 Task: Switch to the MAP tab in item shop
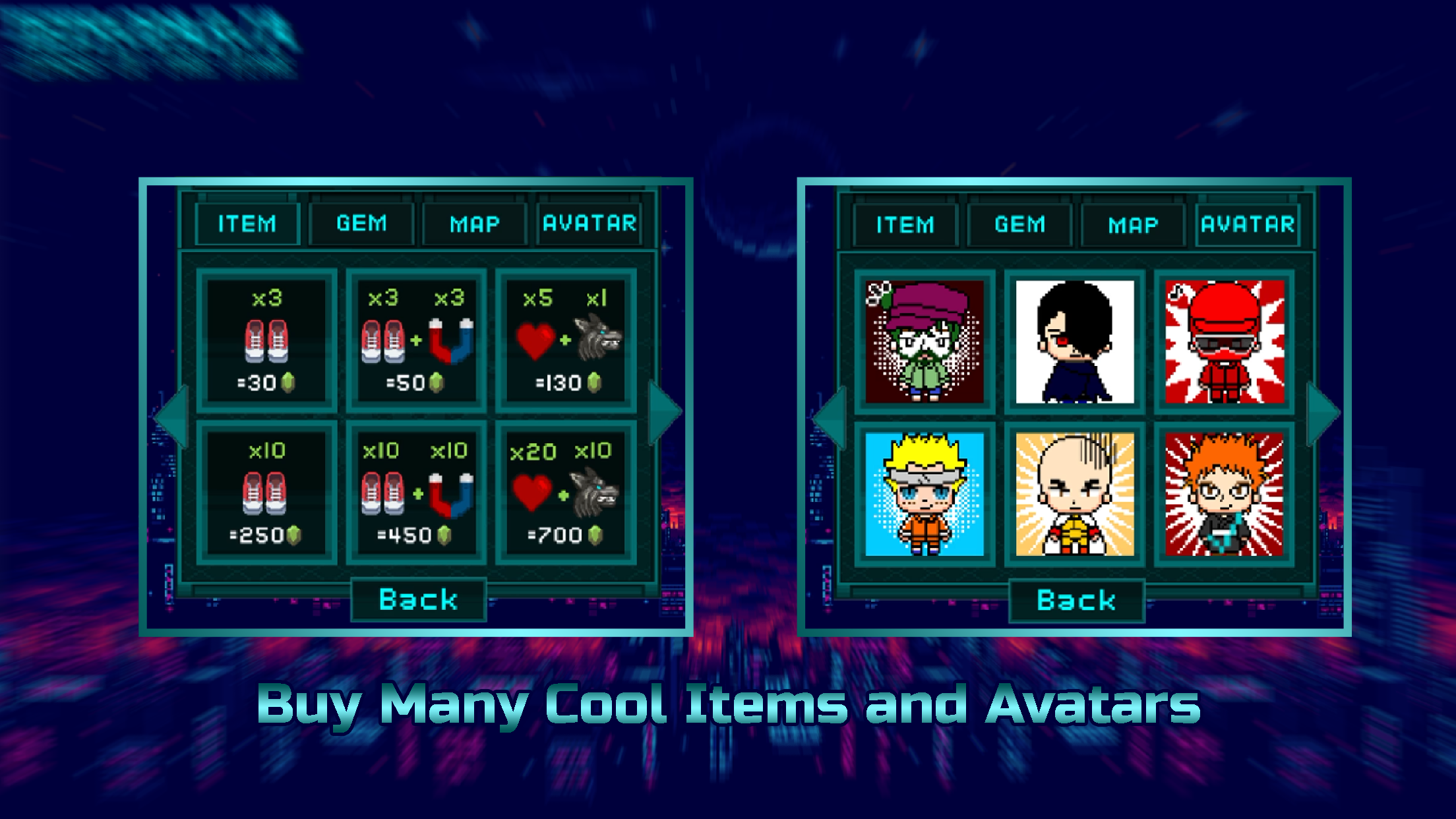tap(475, 224)
